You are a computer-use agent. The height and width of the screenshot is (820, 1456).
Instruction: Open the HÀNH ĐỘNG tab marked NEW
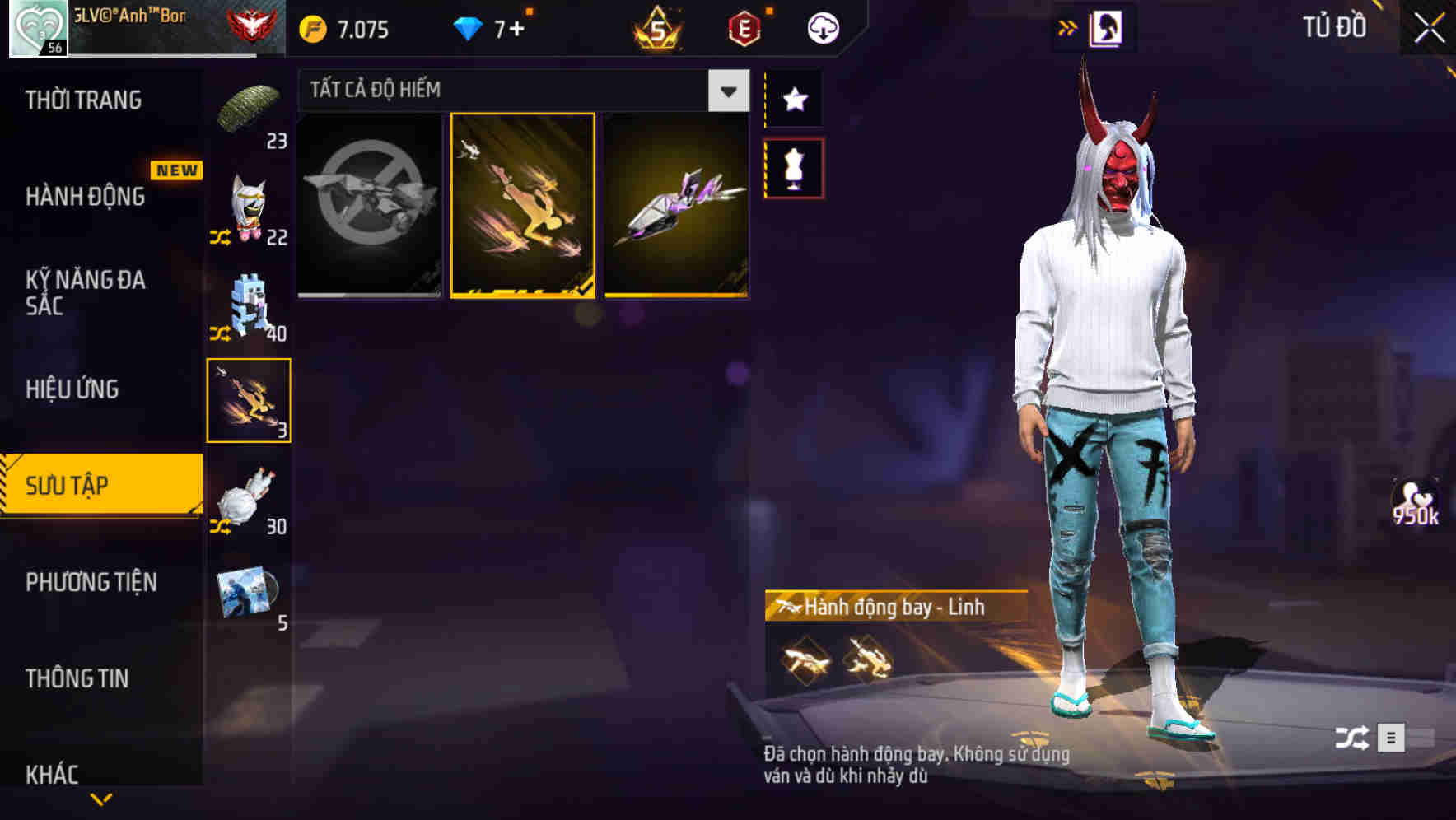pos(83,196)
